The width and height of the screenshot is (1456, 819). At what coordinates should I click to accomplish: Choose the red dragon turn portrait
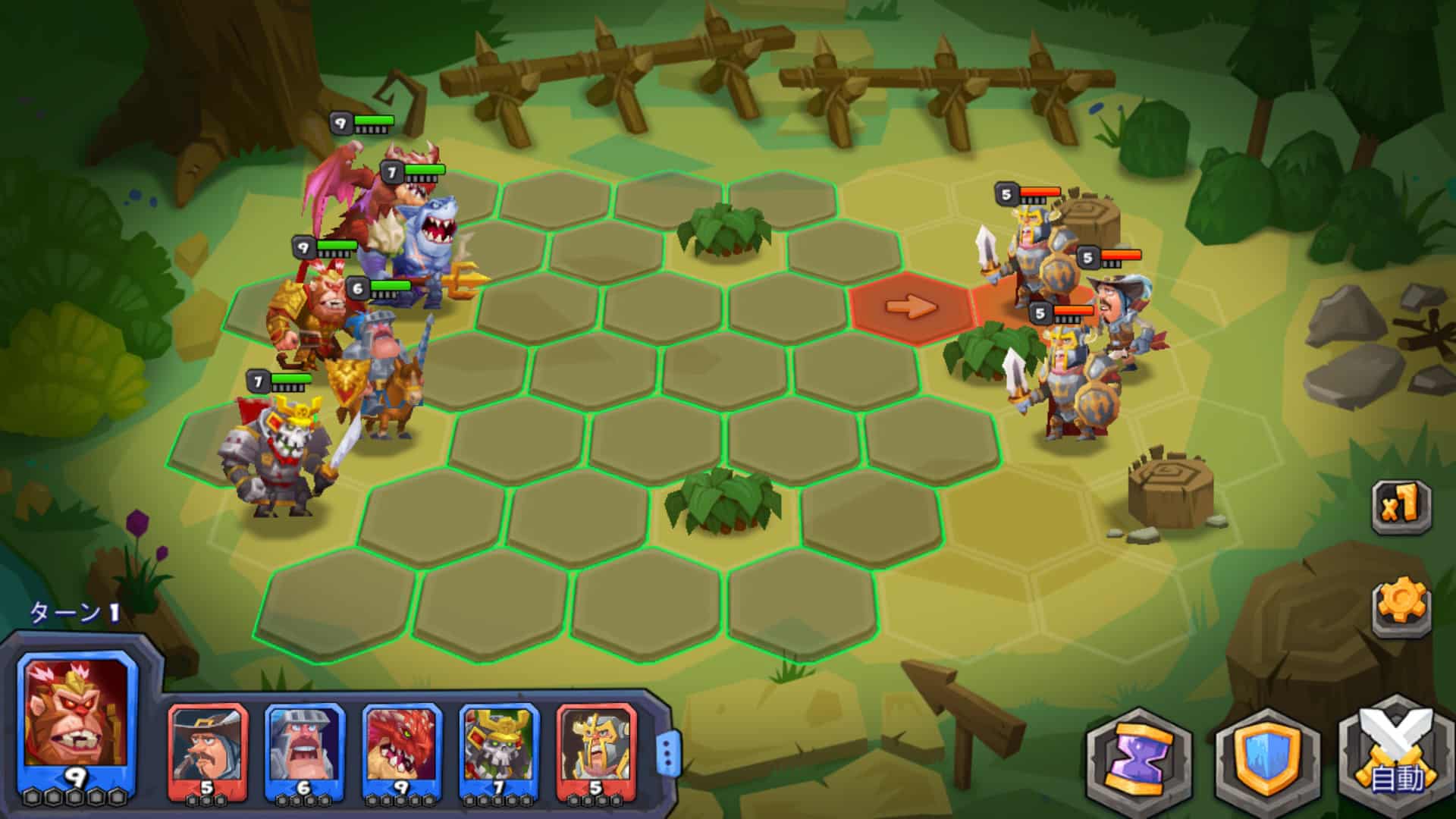401,747
